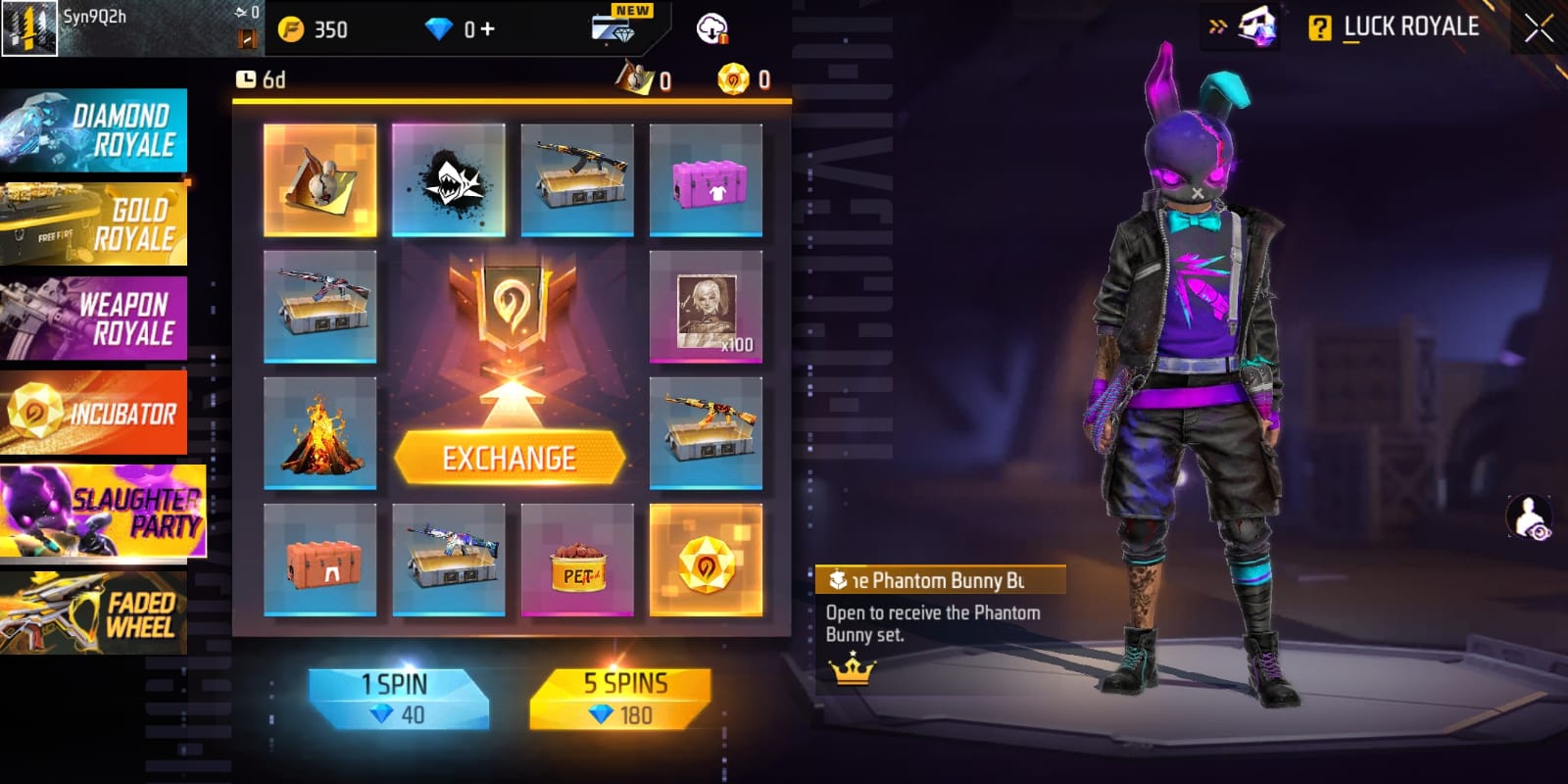
Task: Switch to the Faded Wheel tab
Action: click(94, 612)
